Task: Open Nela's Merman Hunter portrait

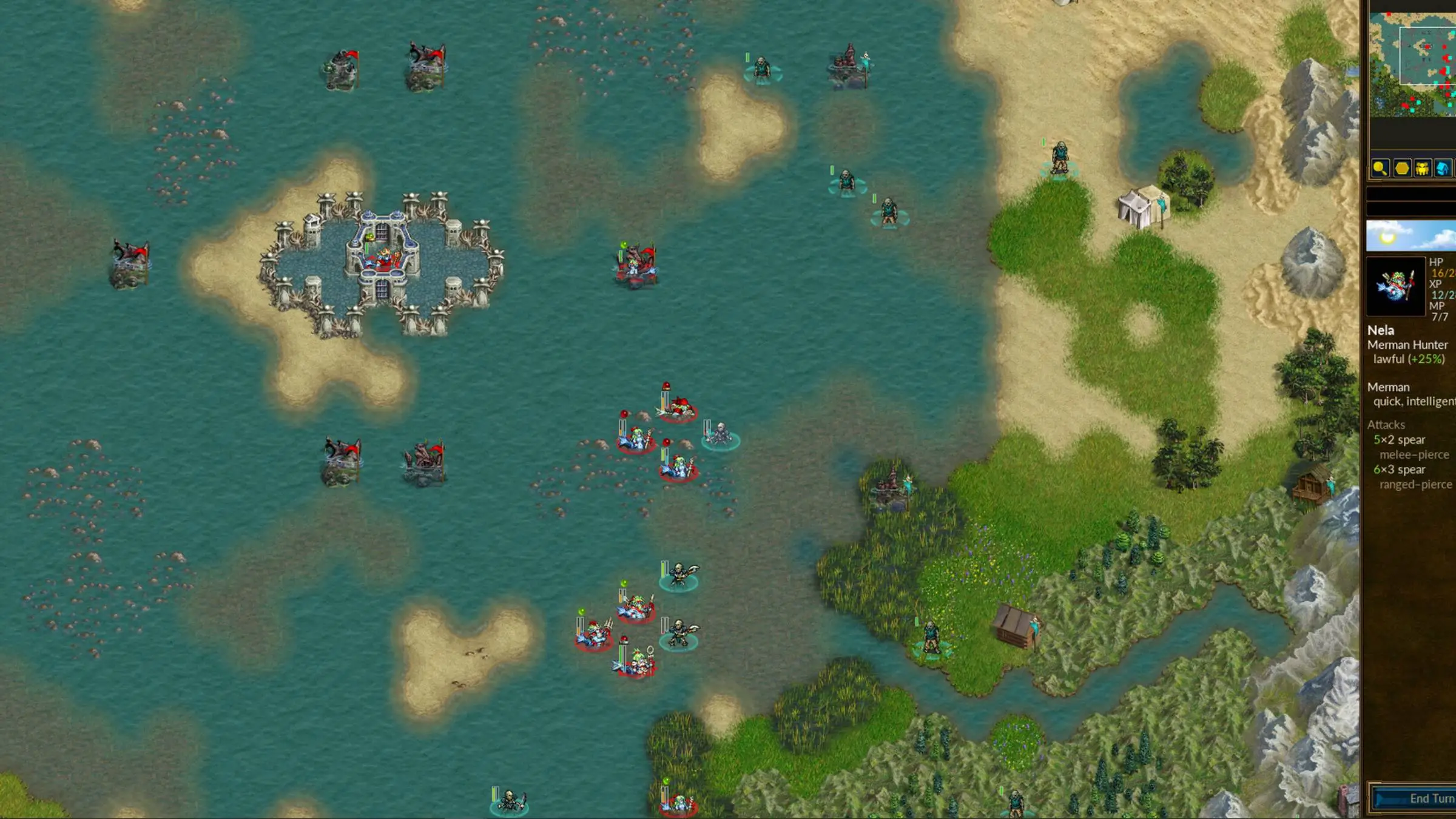Action: coord(1395,286)
